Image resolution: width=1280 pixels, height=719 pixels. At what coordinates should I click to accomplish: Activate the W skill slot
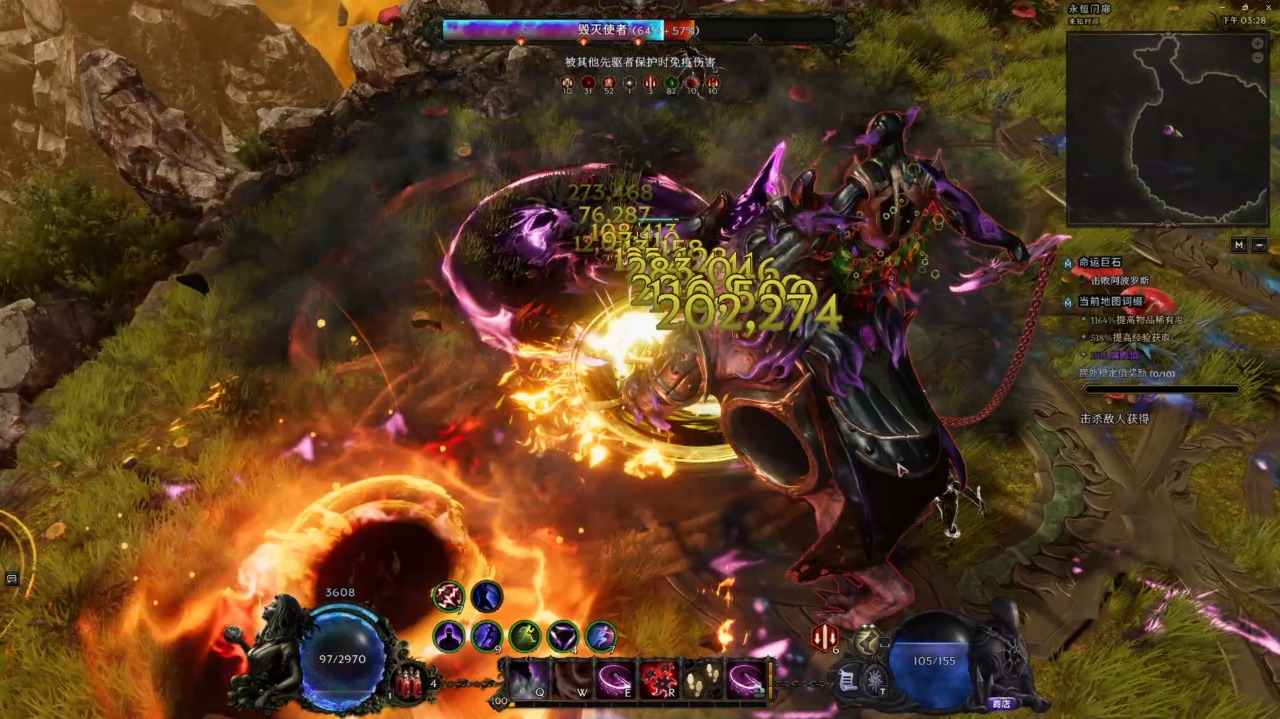tap(573, 680)
